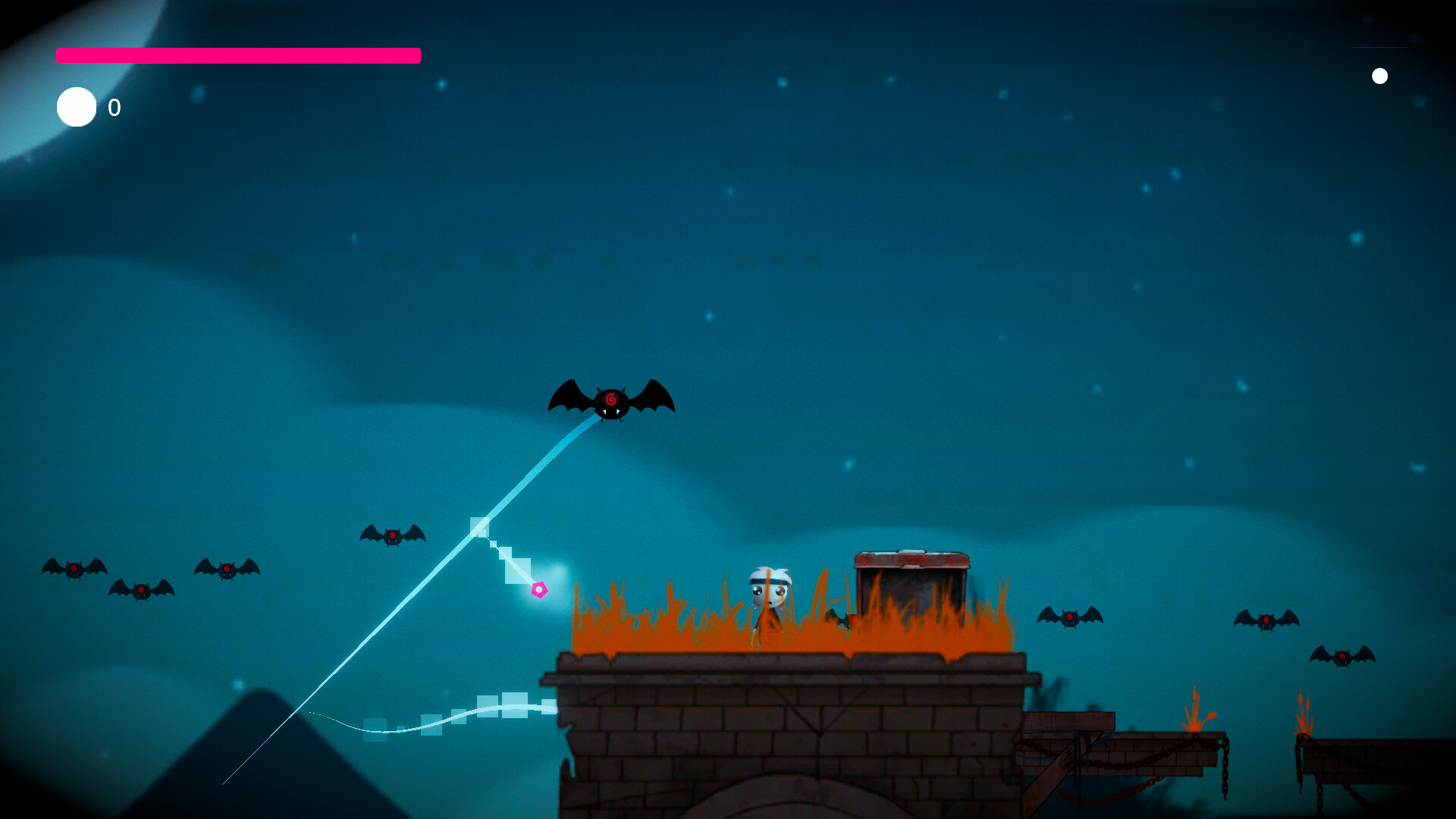This screenshot has width=1456, height=819.
Task: Click the leftmost bat in the swarm
Action: click(74, 567)
